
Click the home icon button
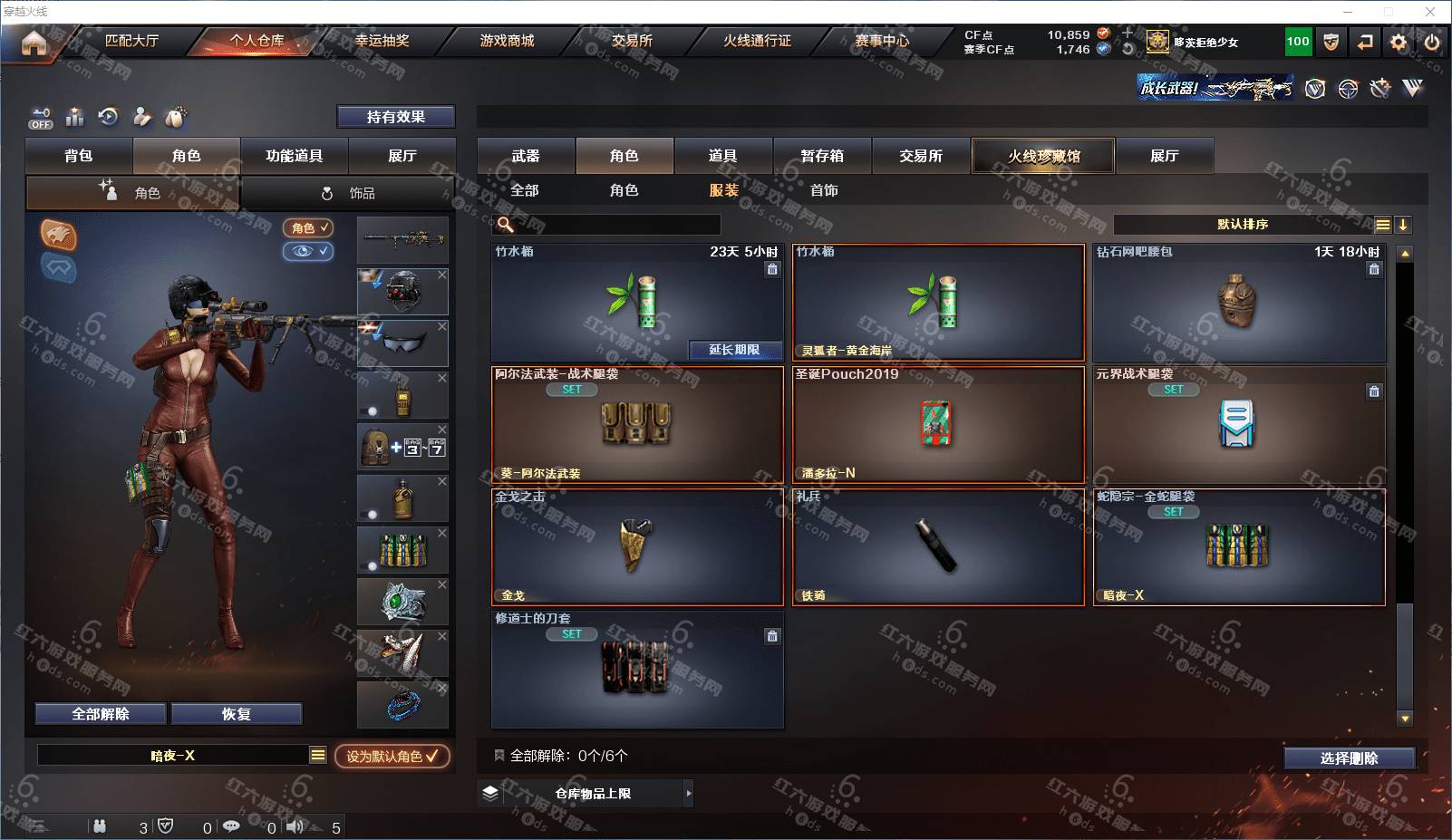(x=34, y=43)
